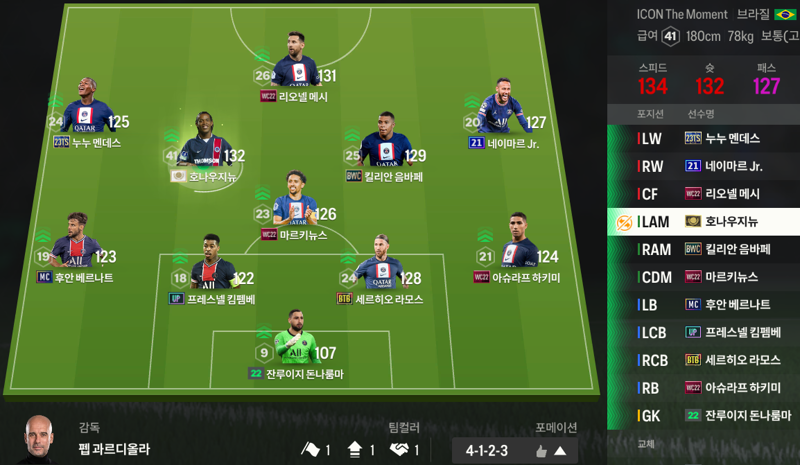This screenshot has height=465, width=800.
Task: Choose the GK row in the position list
Action: click(x=703, y=415)
